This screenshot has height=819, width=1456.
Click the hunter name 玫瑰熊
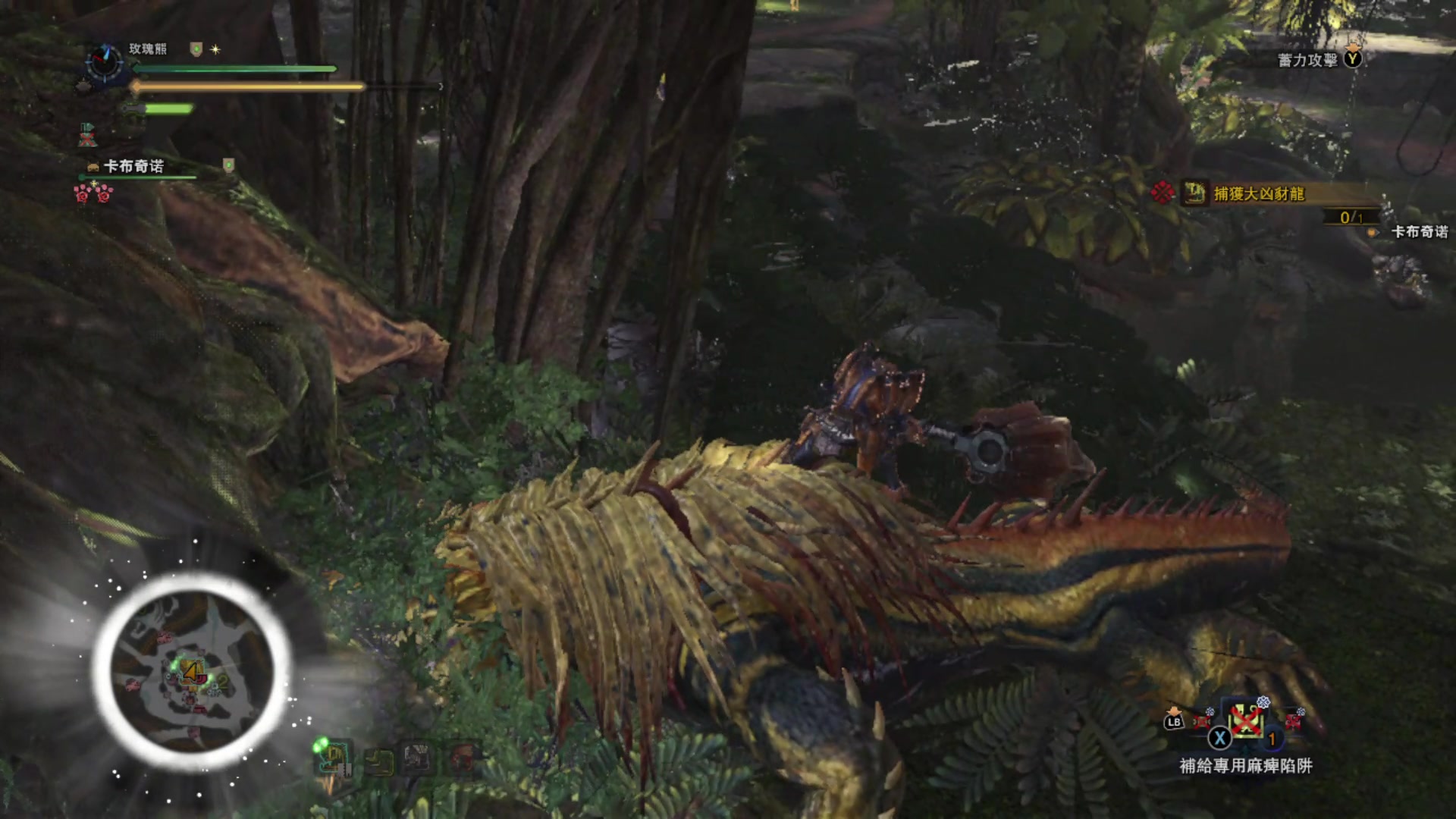[147, 49]
